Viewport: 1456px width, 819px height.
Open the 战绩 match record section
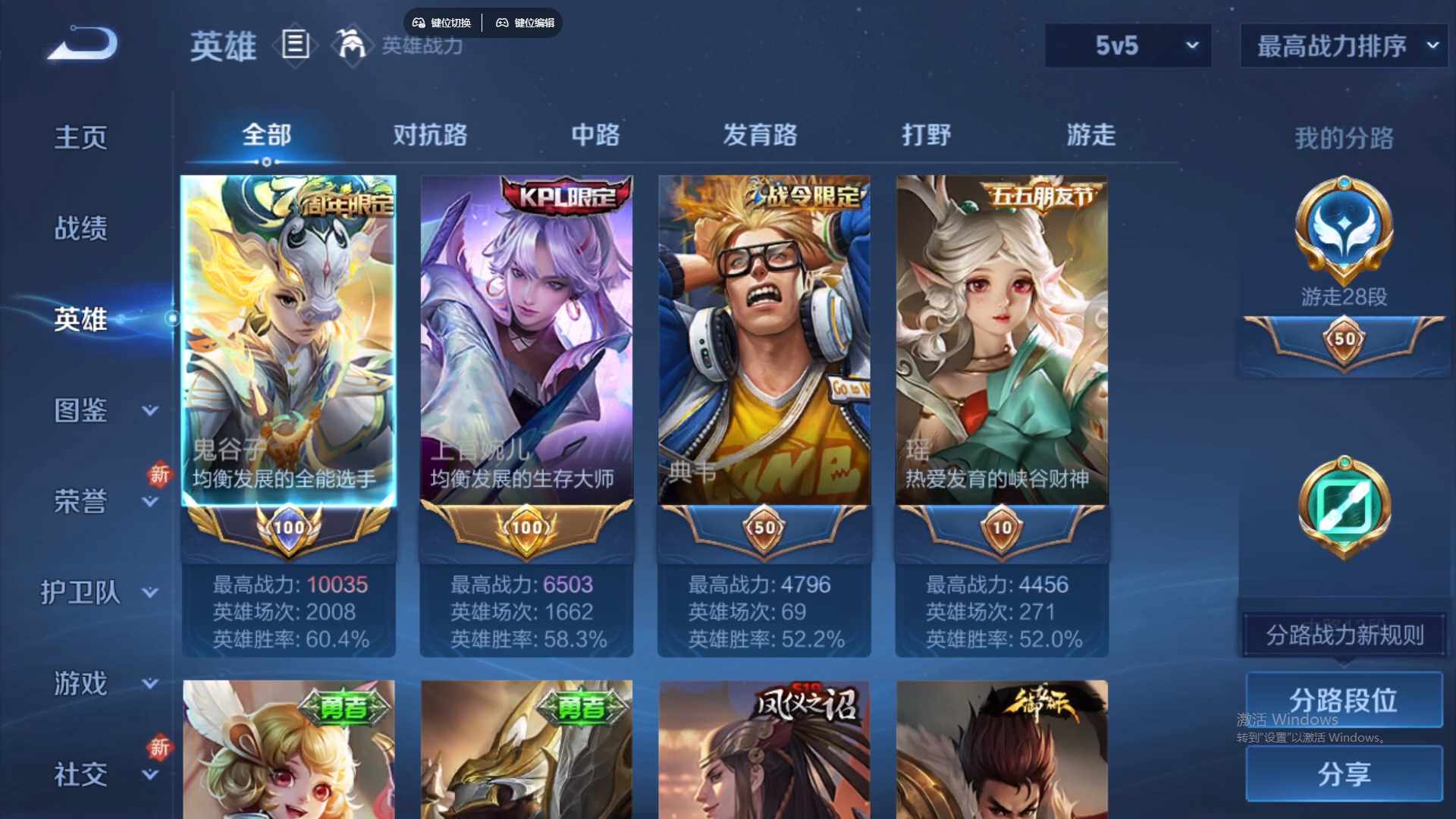[x=80, y=228]
